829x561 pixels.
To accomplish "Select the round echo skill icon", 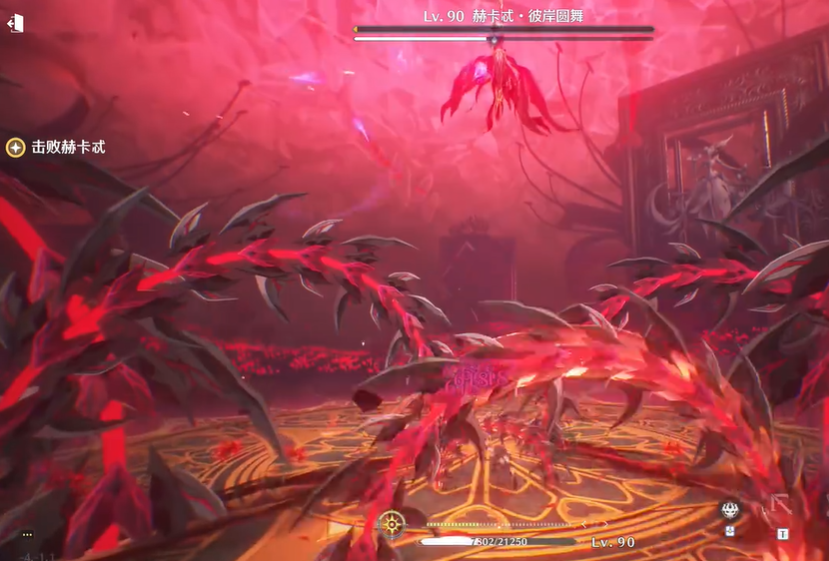I will point(730,511).
